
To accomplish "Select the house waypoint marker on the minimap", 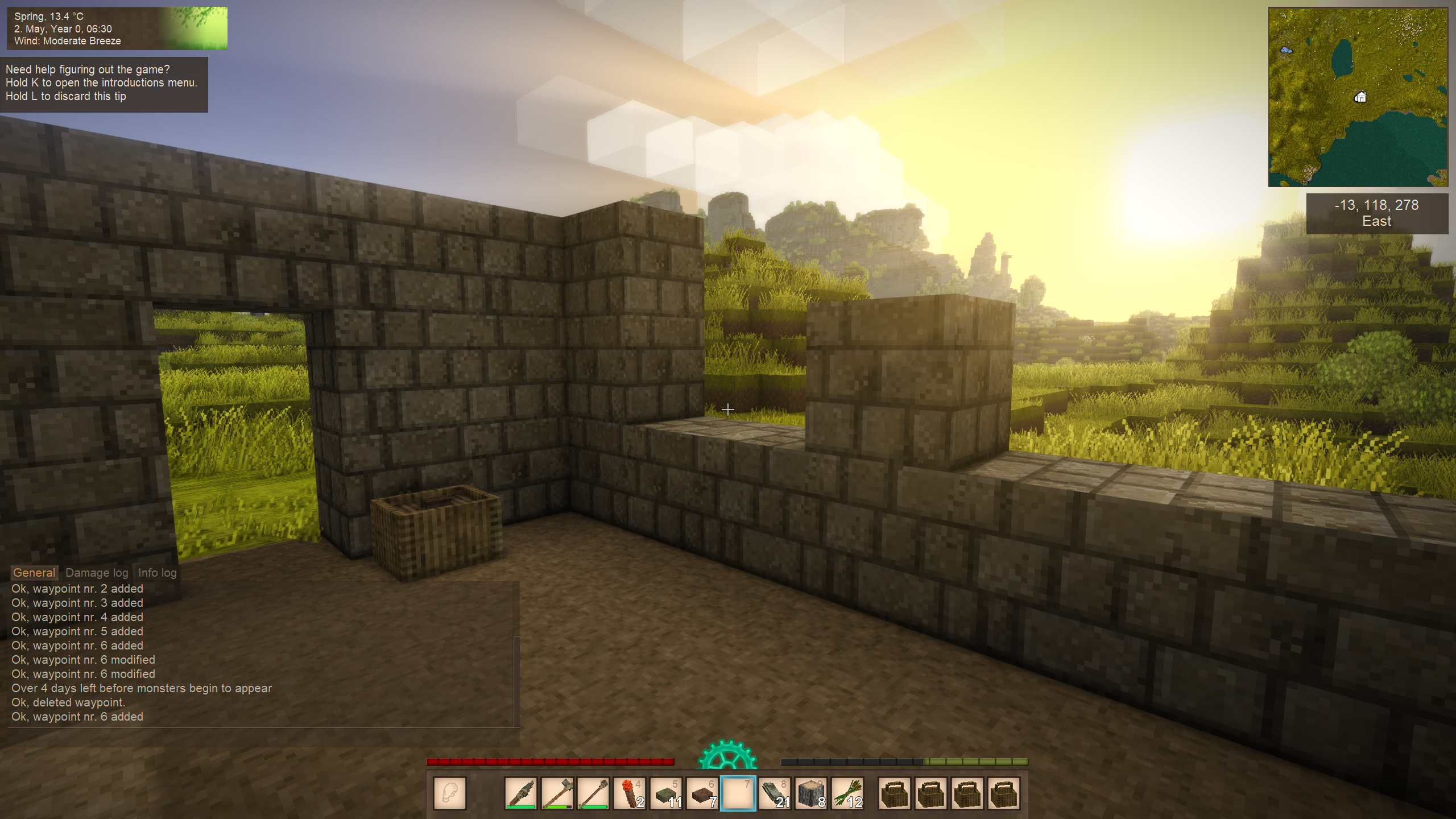I will [1360, 97].
